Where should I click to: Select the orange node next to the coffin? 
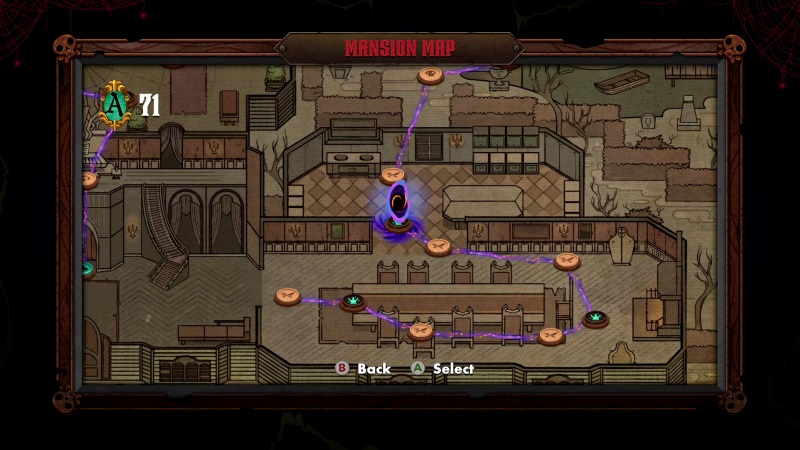[x=567, y=261]
